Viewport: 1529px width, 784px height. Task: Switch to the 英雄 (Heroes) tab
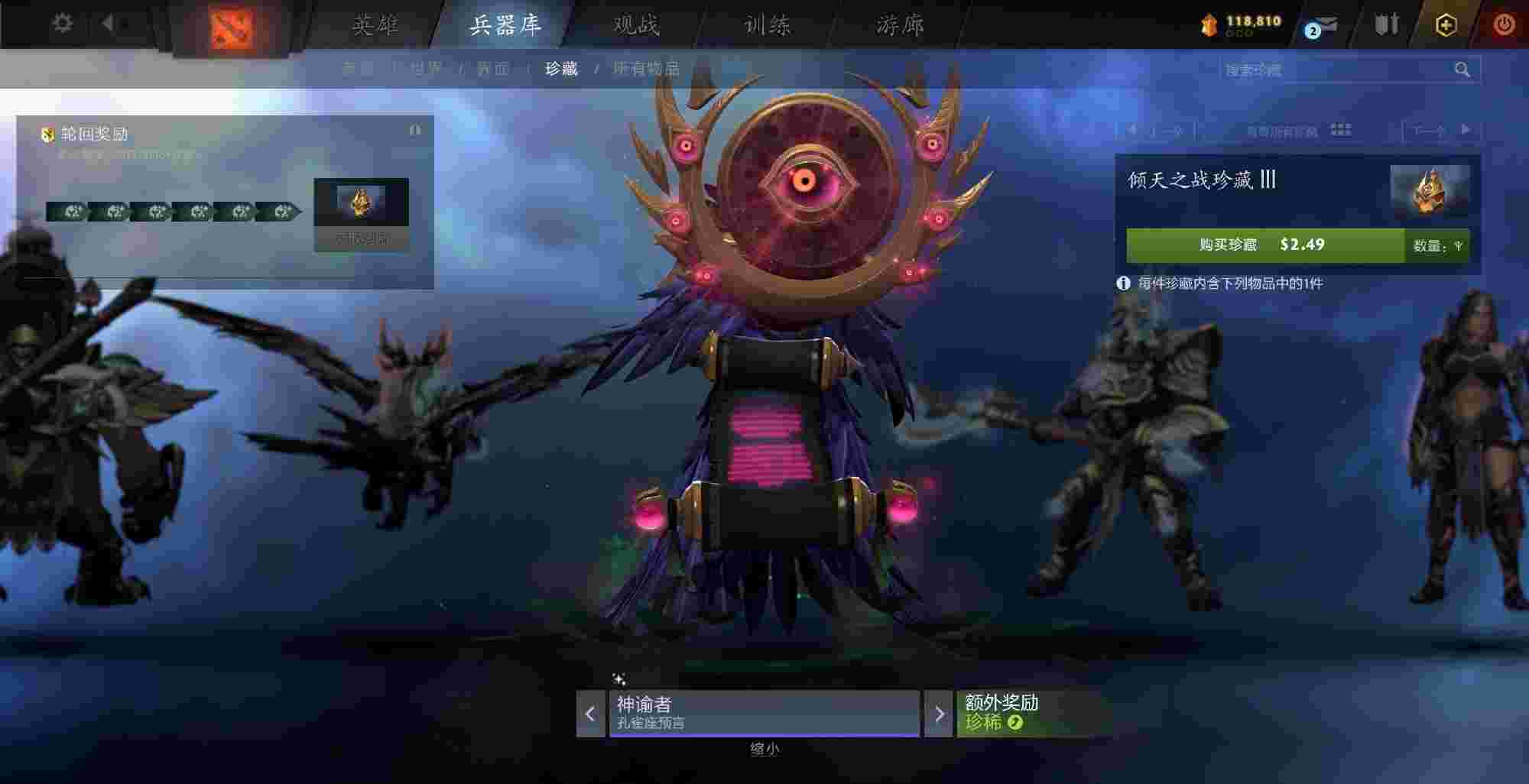pos(375,25)
